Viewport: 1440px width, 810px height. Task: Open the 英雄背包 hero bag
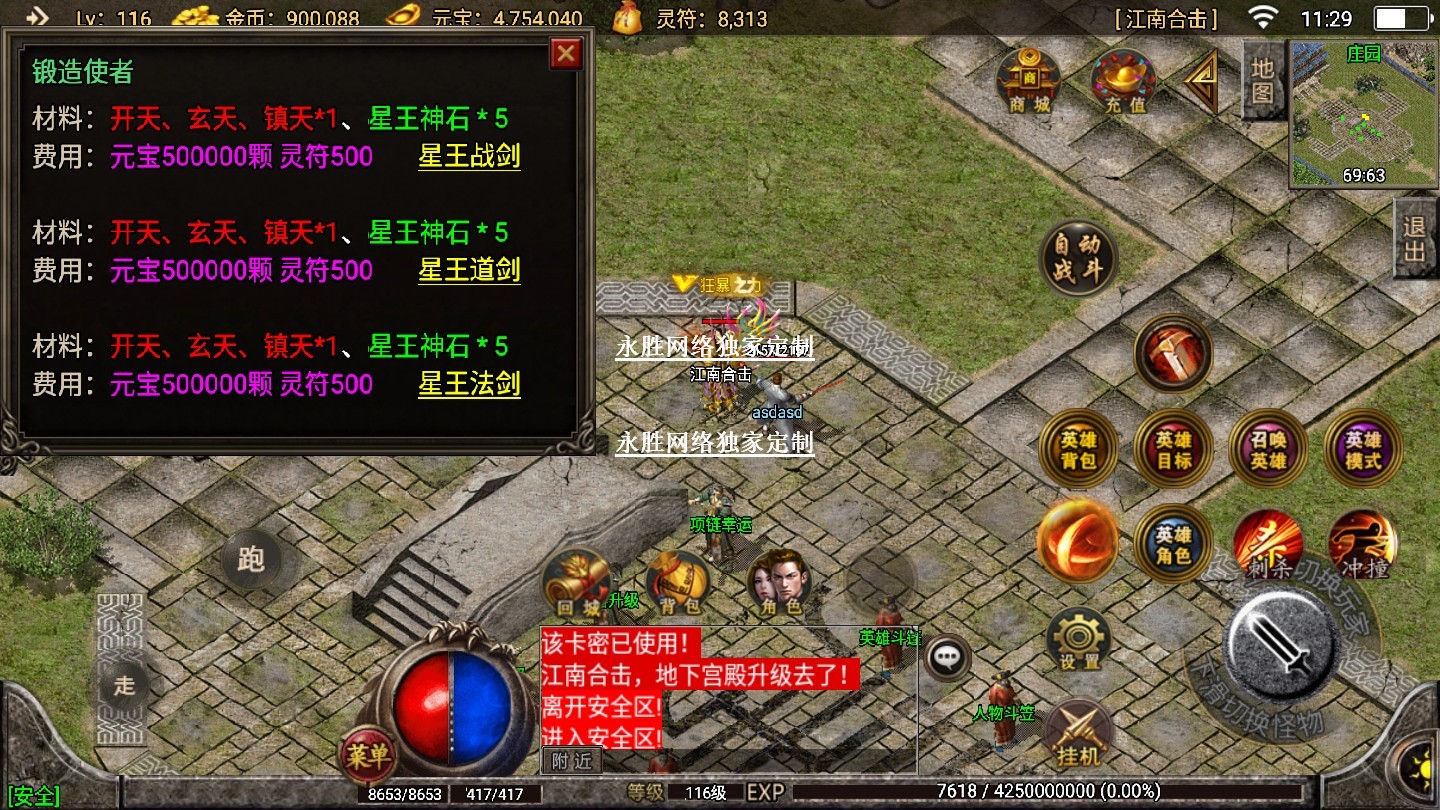(x=1079, y=449)
